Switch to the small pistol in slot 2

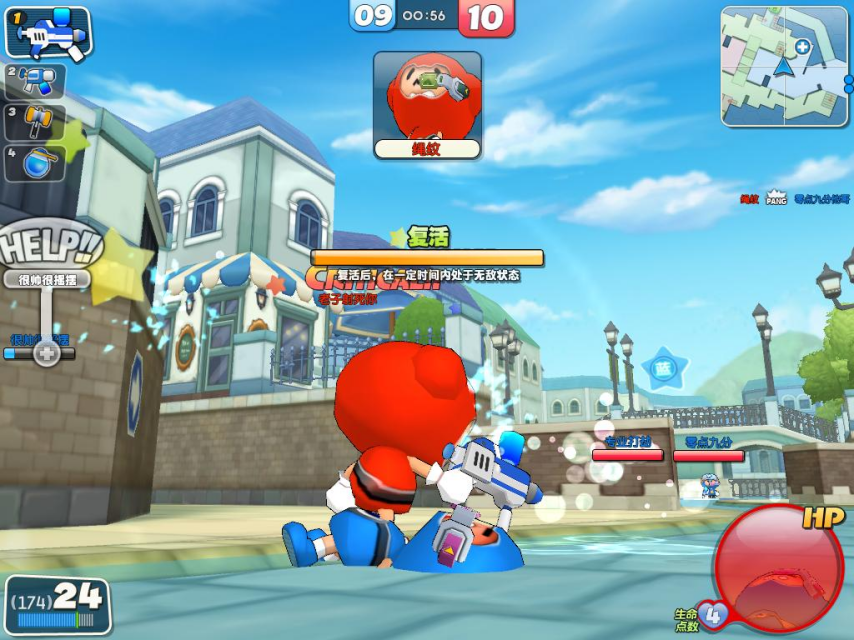36,81
